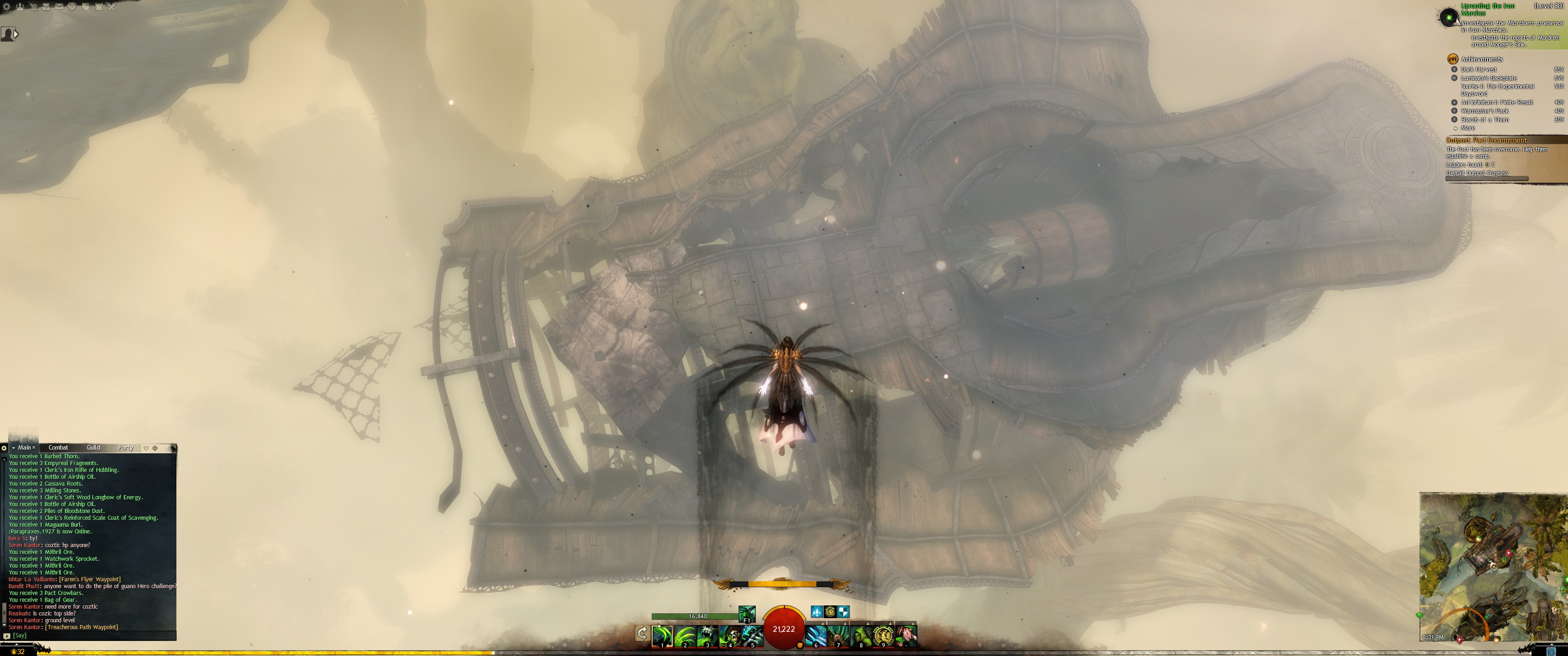Switch to the Guild chat tab
1568x656 pixels.
click(93, 447)
